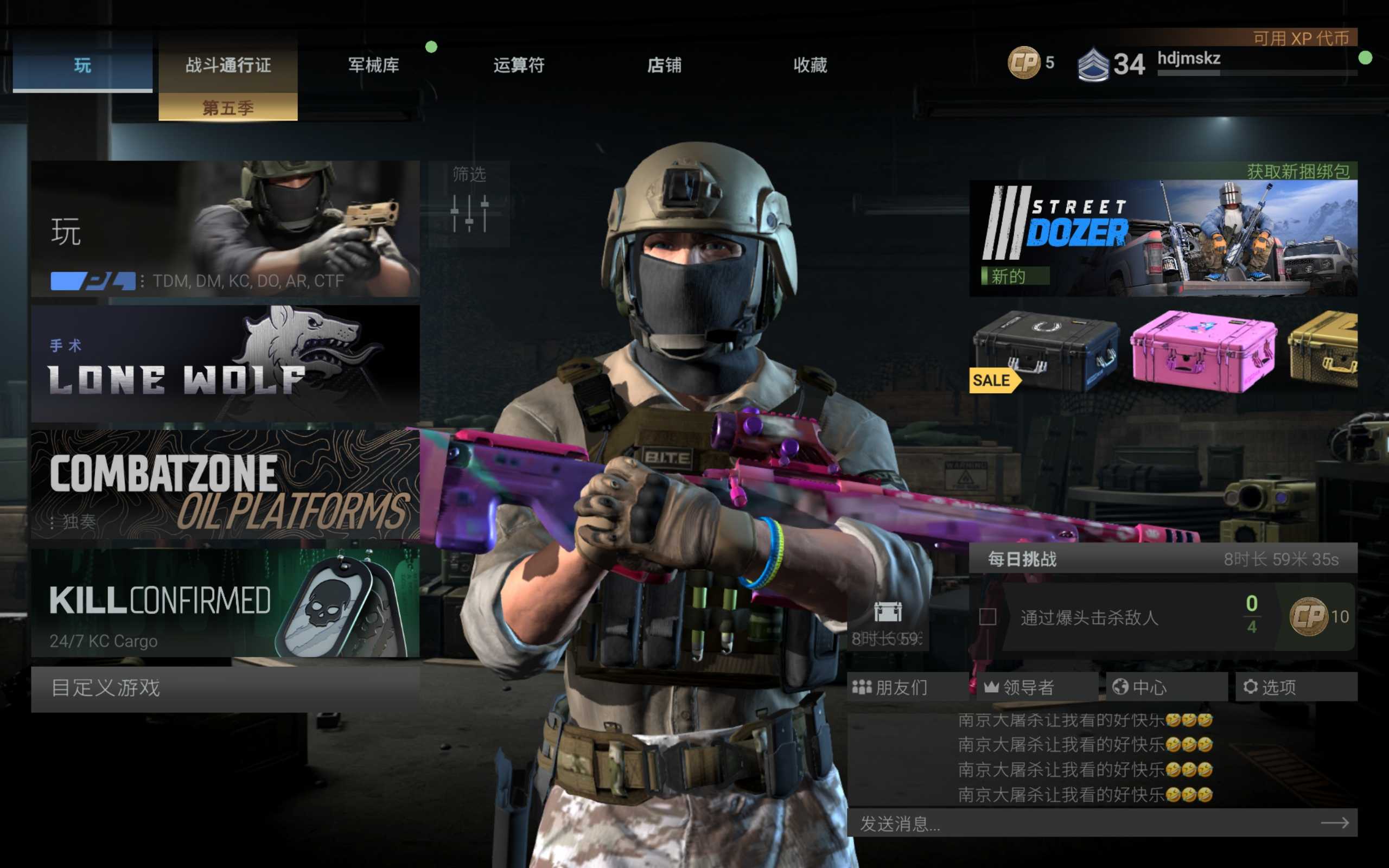
Task: Go to the 军械库 armory tab
Action: [x=374, y=65]
